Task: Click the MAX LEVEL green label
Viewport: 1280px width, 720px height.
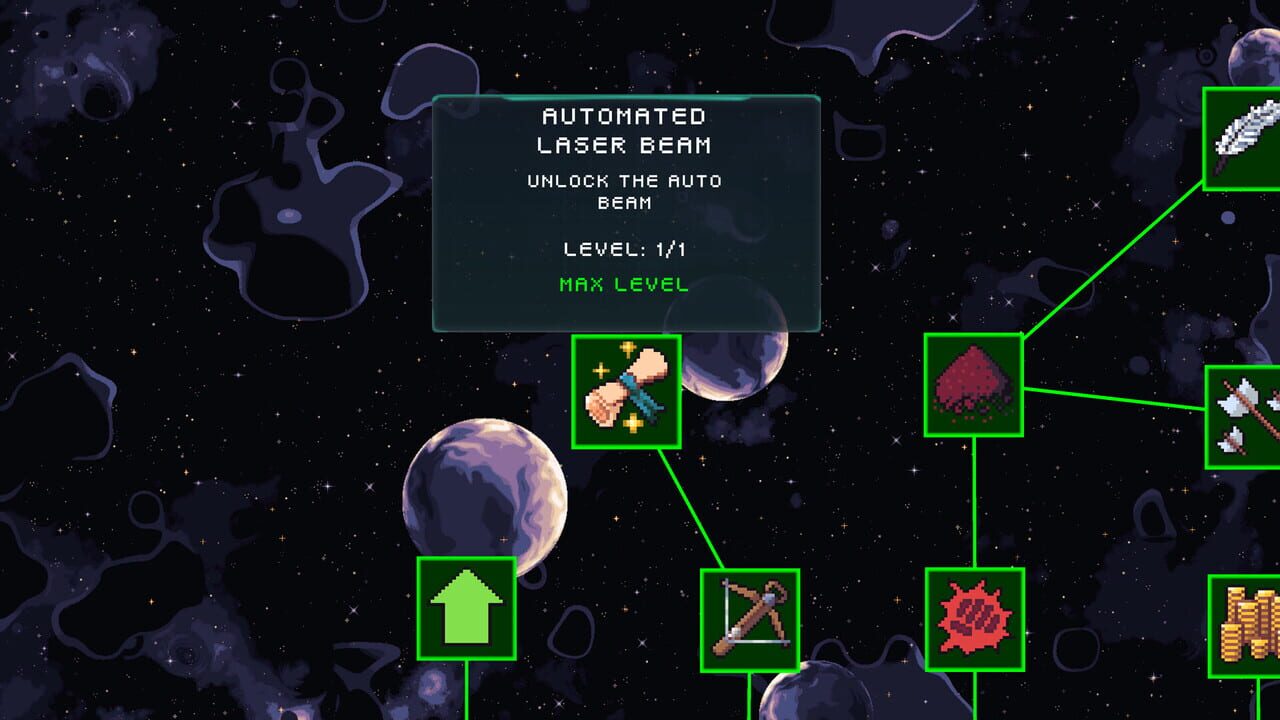Action: point(623,283)
